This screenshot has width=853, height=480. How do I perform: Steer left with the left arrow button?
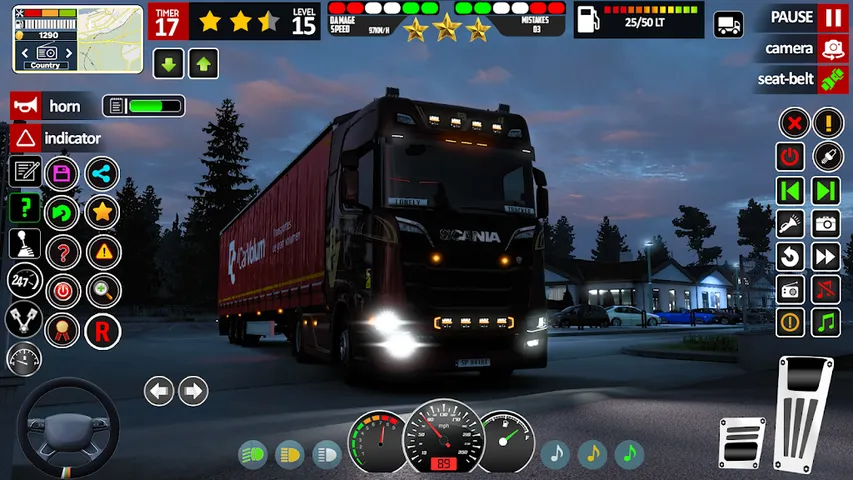coord(159,390)
